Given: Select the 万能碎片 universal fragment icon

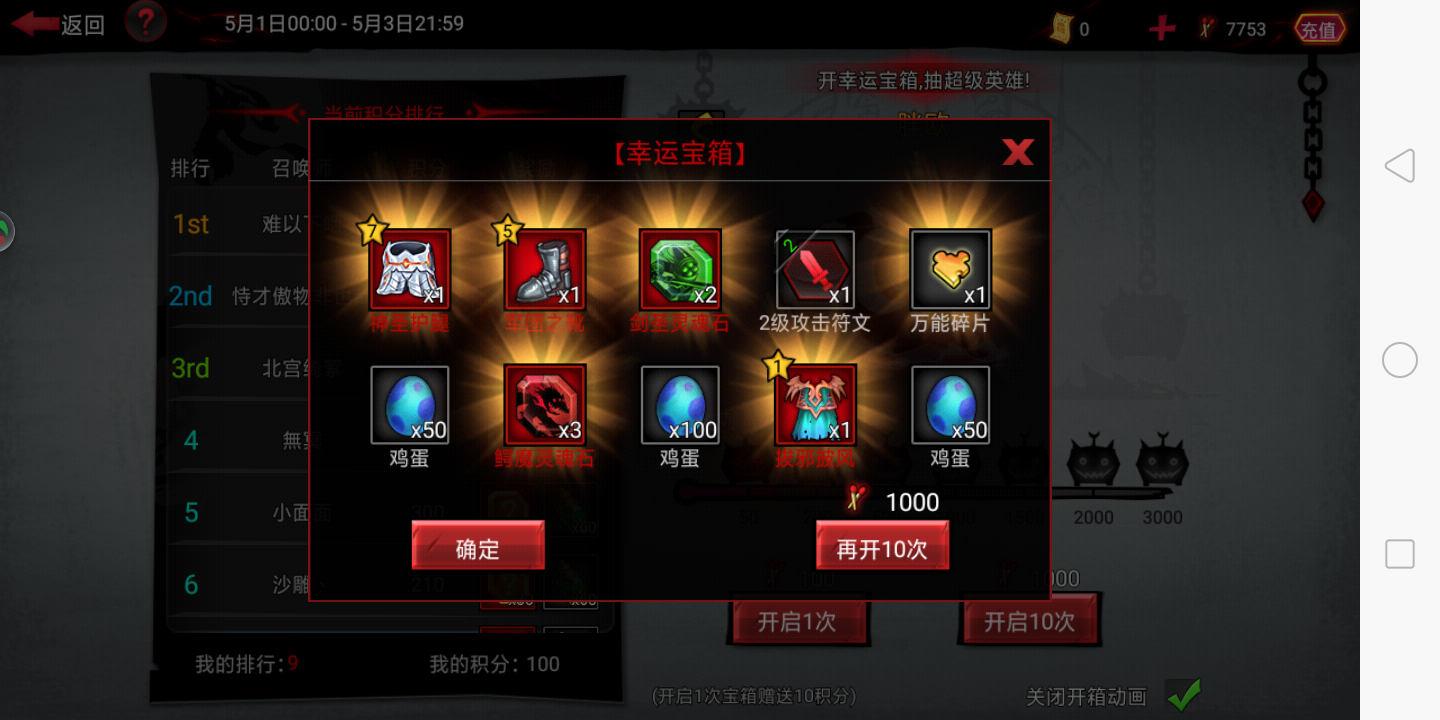Looking at the screenshot, I should 950,268.
